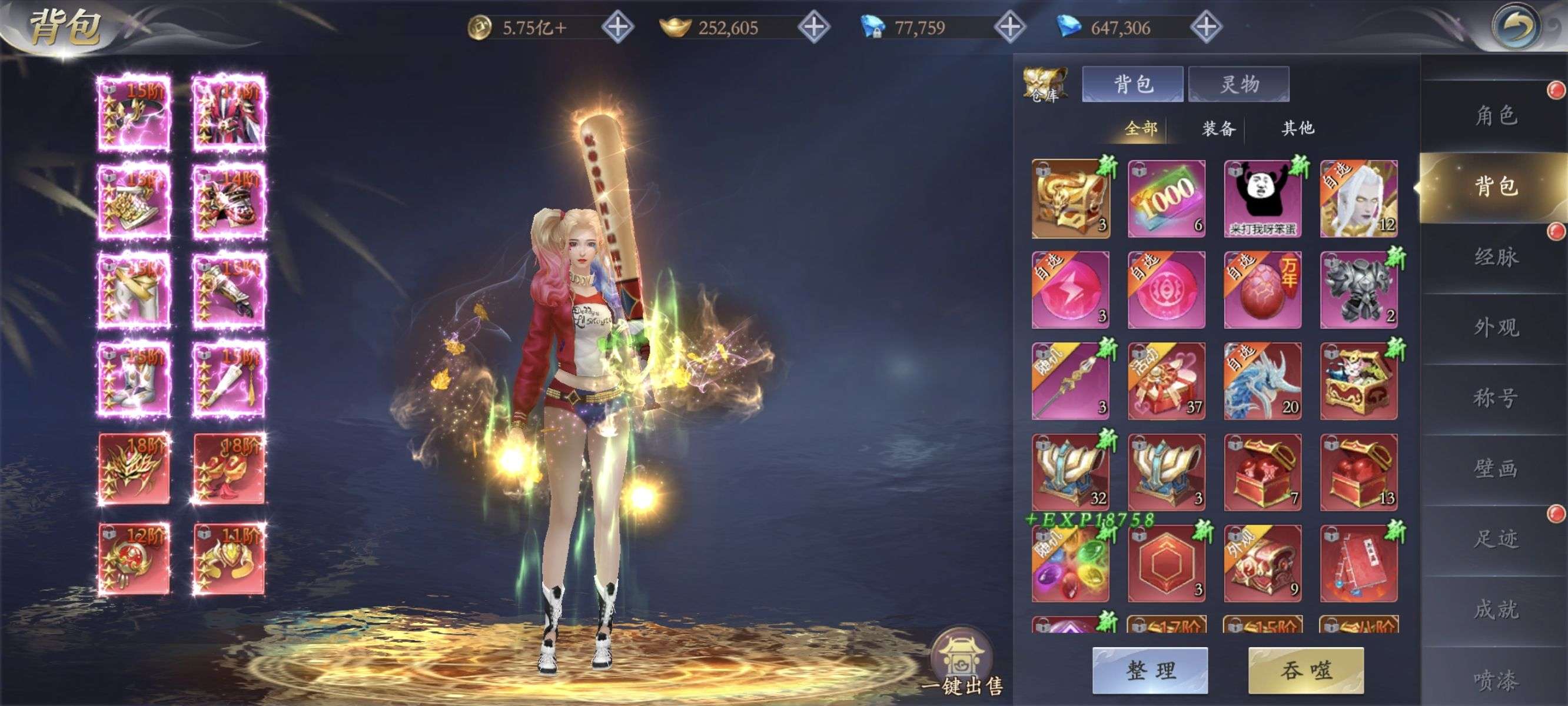Open the 称号 title menu
The width and height of the screenshot is (1568, 706).
(1495, 398)
